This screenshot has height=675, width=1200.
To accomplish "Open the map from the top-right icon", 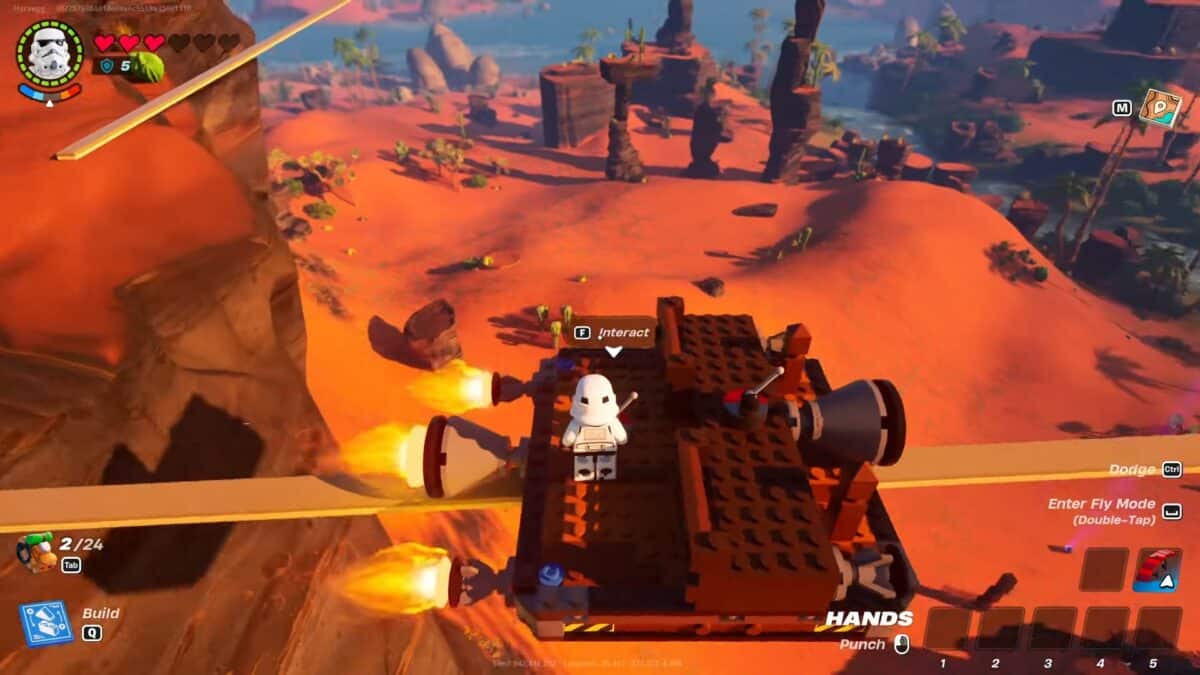I will point(1160,108).
